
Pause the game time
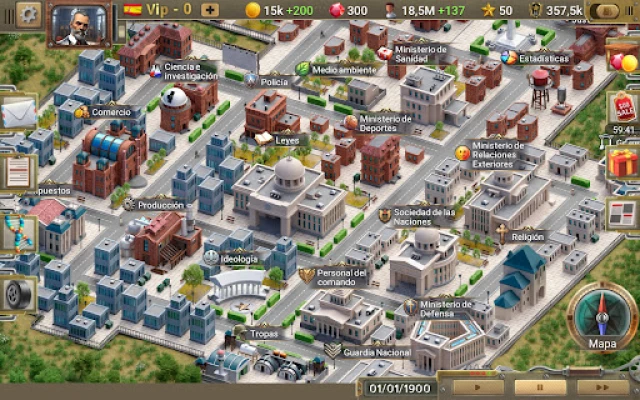coord(540,387)
